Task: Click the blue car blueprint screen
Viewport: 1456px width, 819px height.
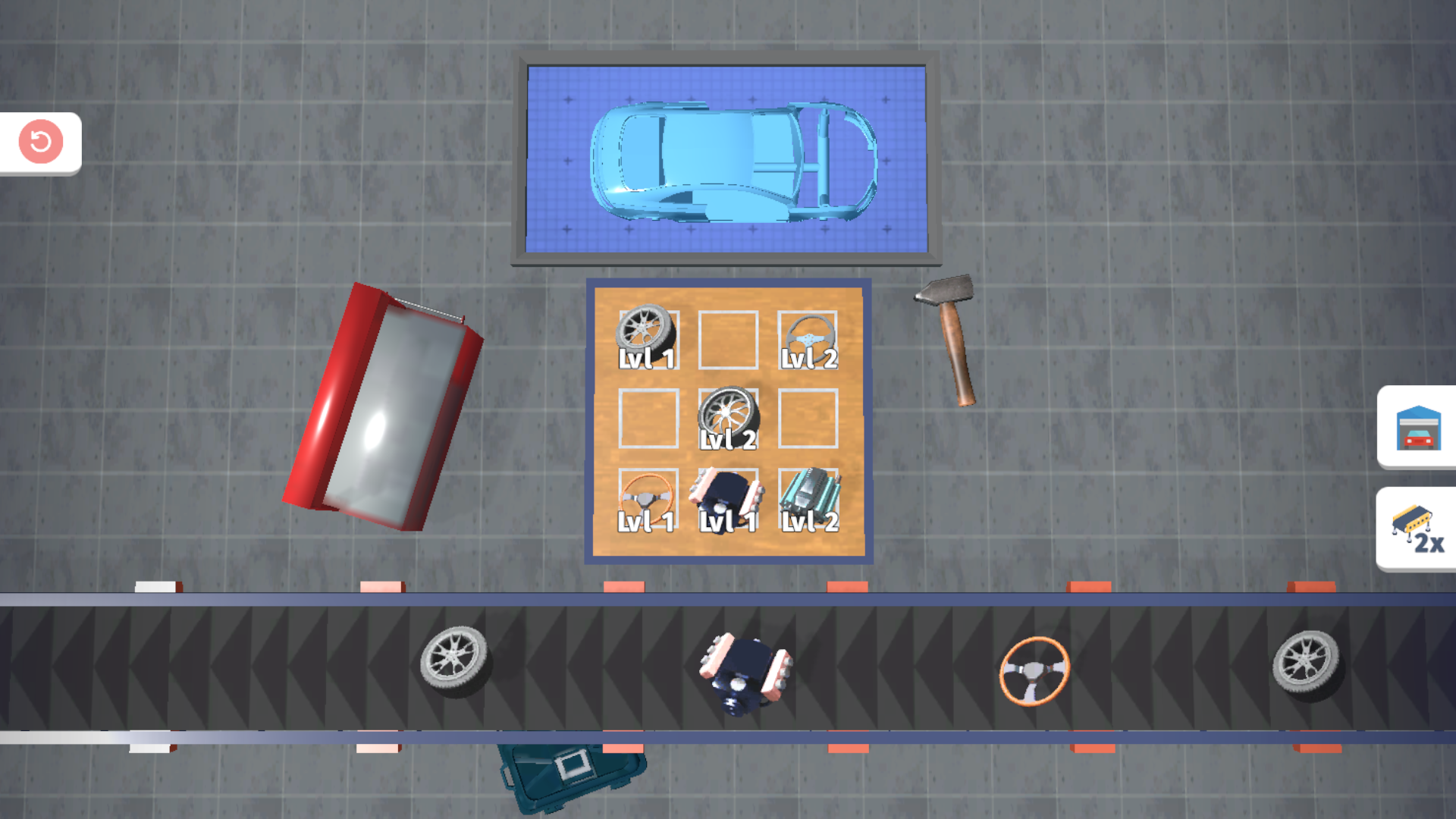Action: click(x=726, y=159)
